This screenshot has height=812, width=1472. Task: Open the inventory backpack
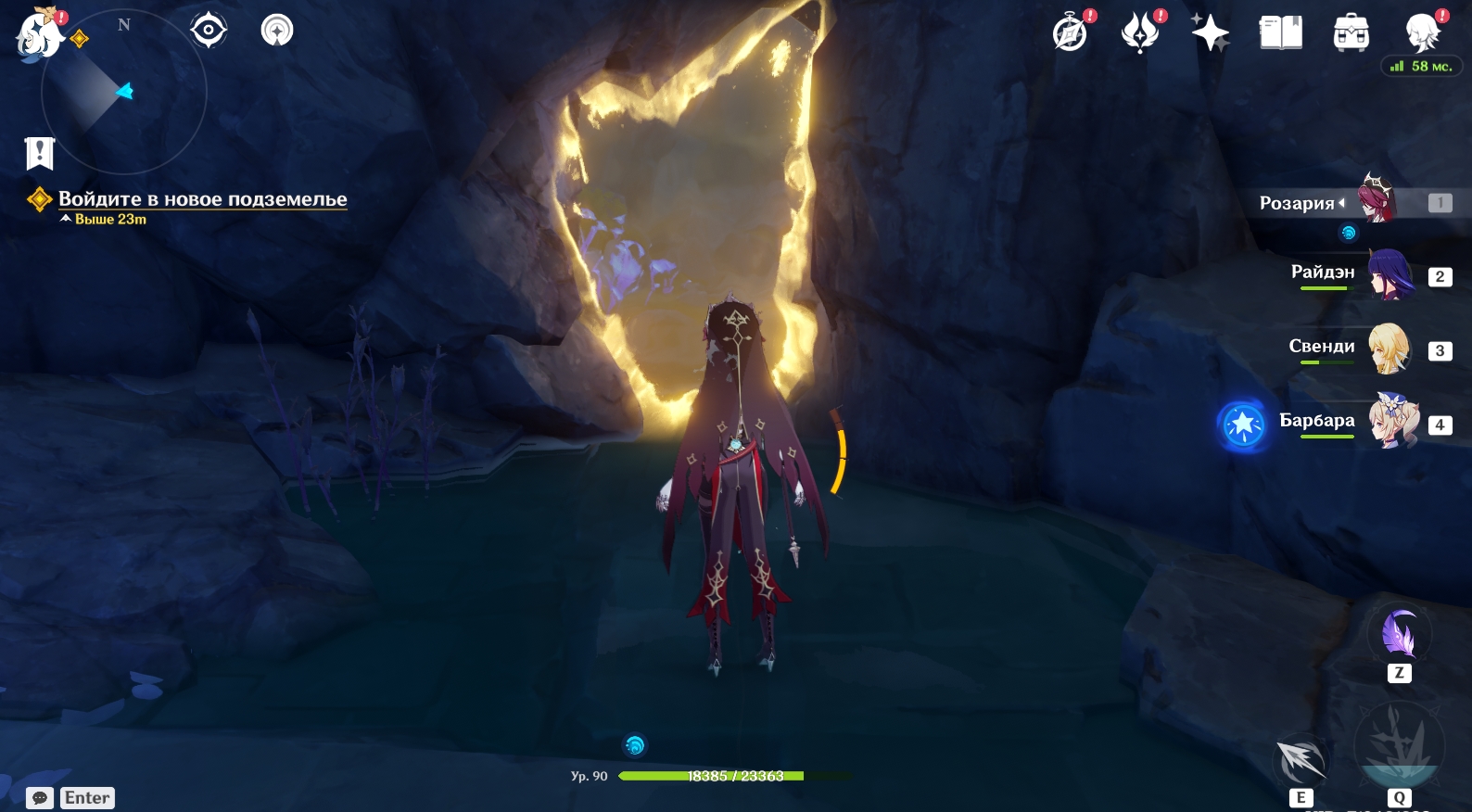[1351, 33]
